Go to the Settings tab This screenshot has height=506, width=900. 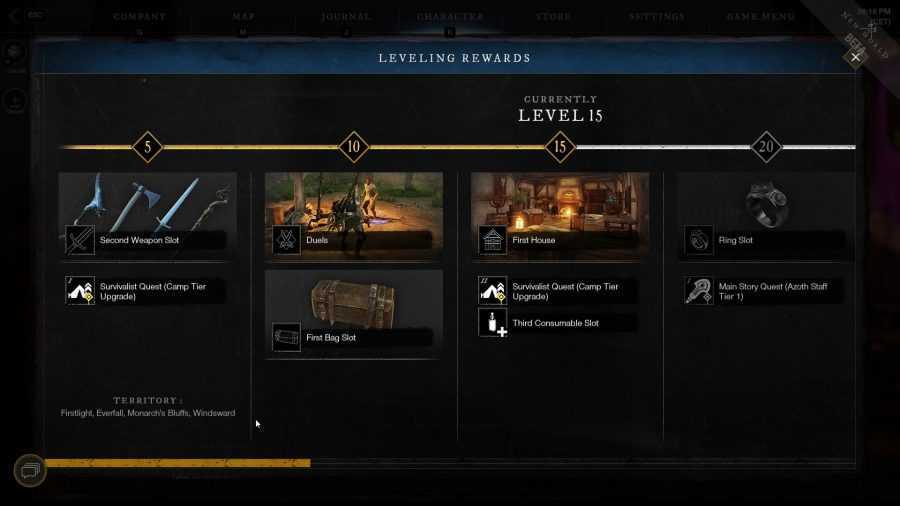(657, 17)
